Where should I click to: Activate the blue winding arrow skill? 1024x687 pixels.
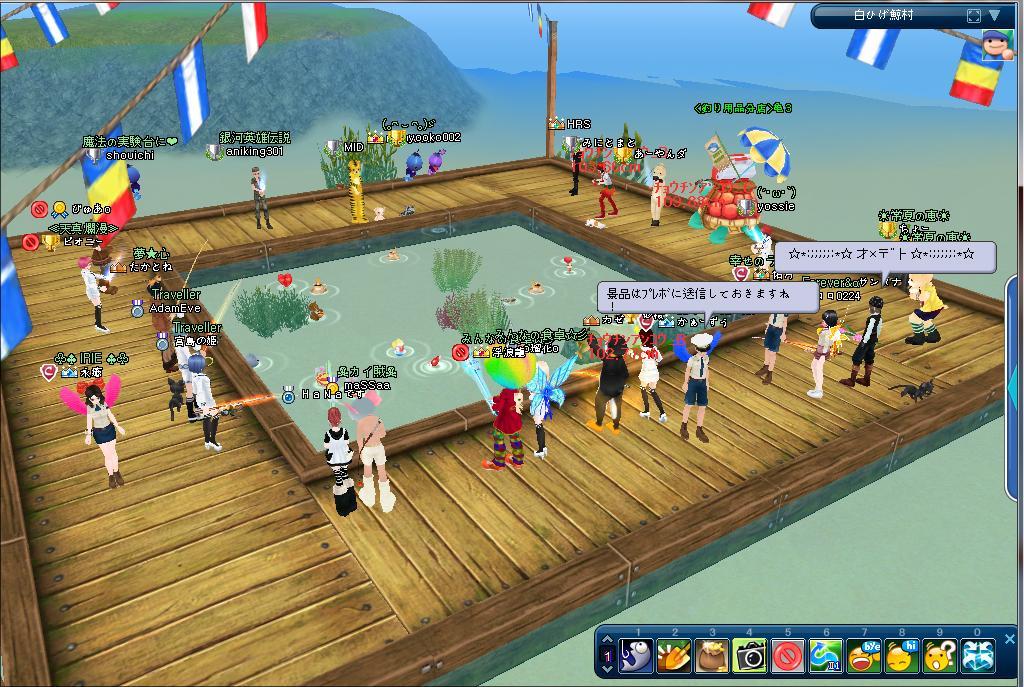(x=826, y=656)
